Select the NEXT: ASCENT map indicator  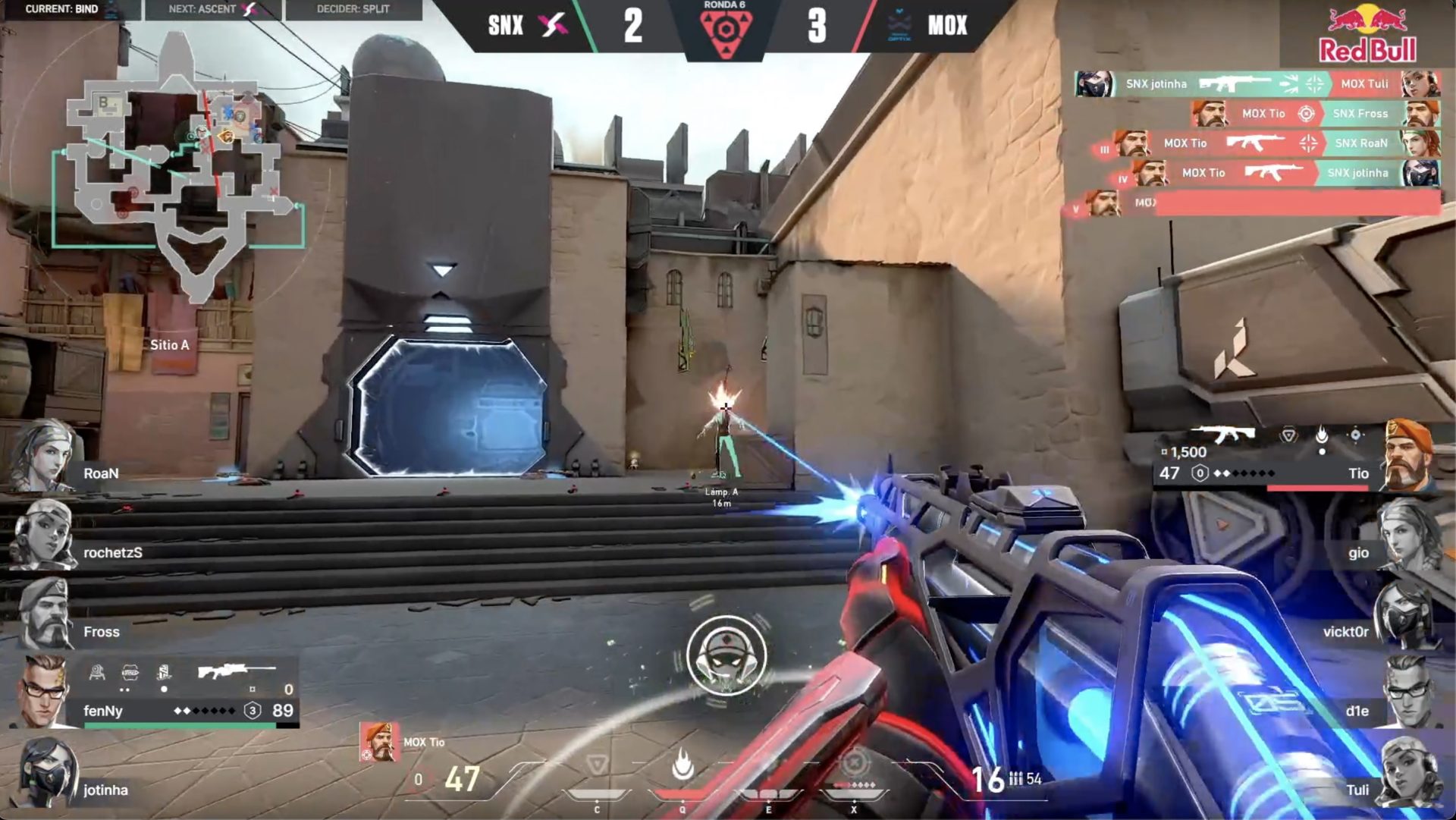pos(213,9)
